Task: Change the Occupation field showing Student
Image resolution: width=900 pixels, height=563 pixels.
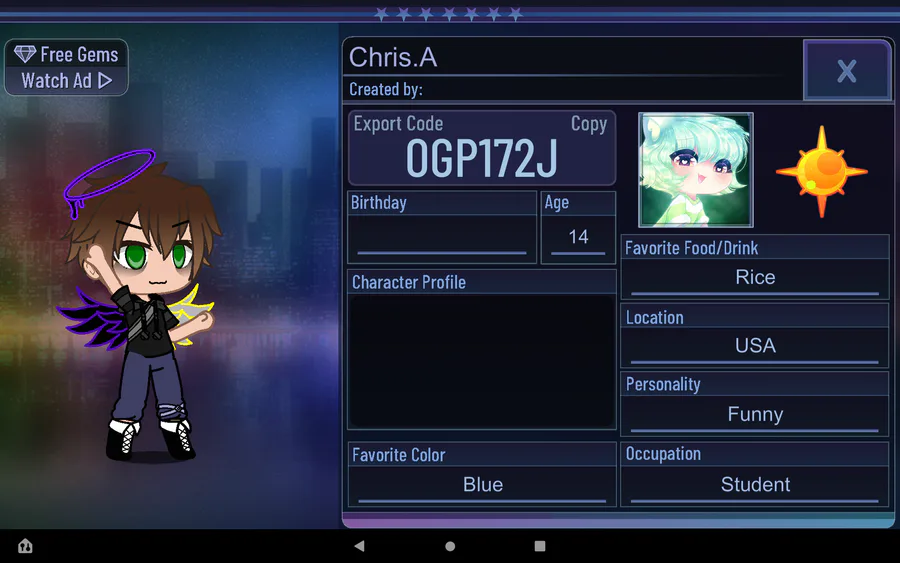Action: tap(754, 485)
